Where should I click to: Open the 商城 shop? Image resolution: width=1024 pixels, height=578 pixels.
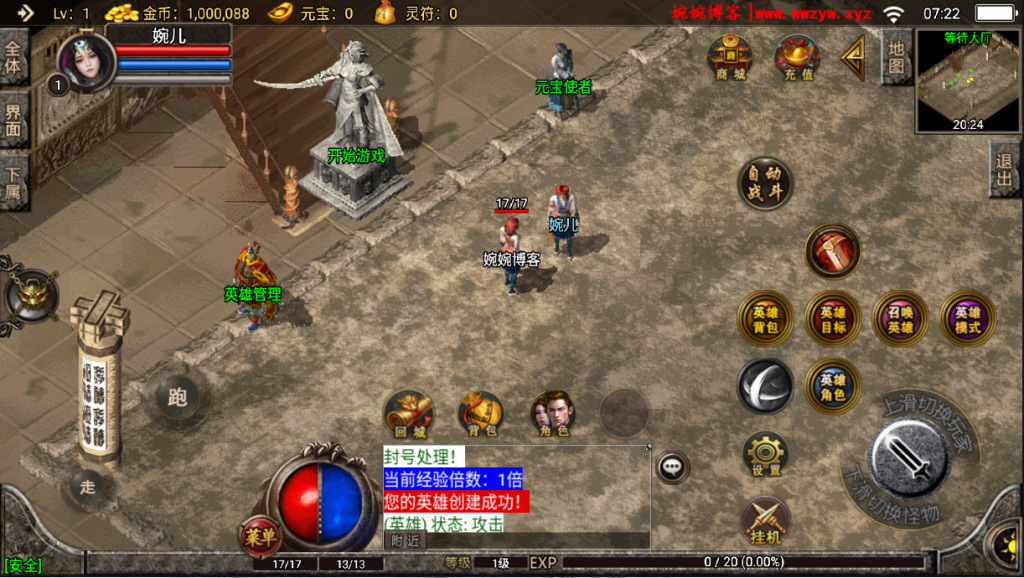click(x=730, y=58)
